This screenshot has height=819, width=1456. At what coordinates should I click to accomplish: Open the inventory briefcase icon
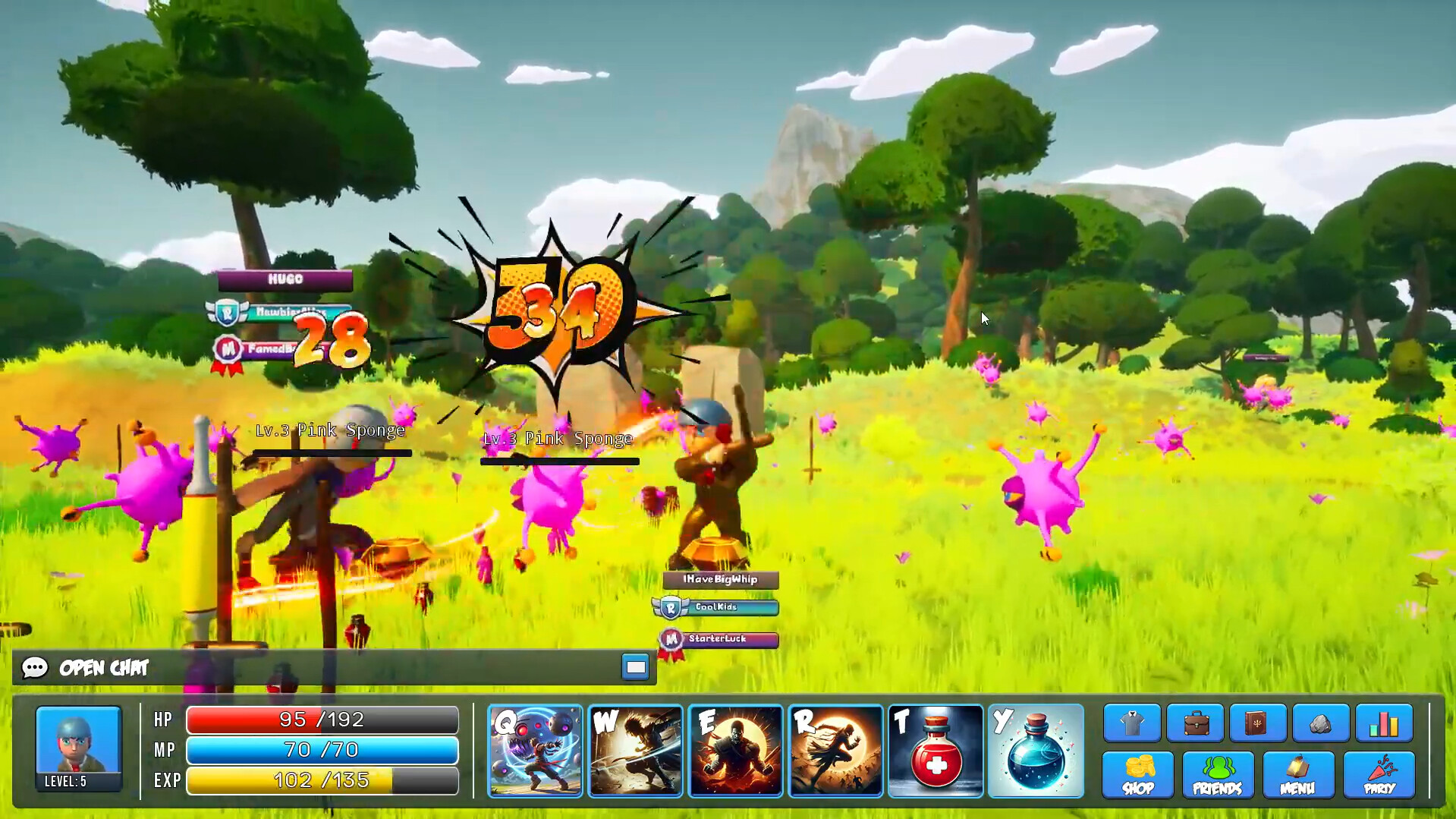(1195, 723)
